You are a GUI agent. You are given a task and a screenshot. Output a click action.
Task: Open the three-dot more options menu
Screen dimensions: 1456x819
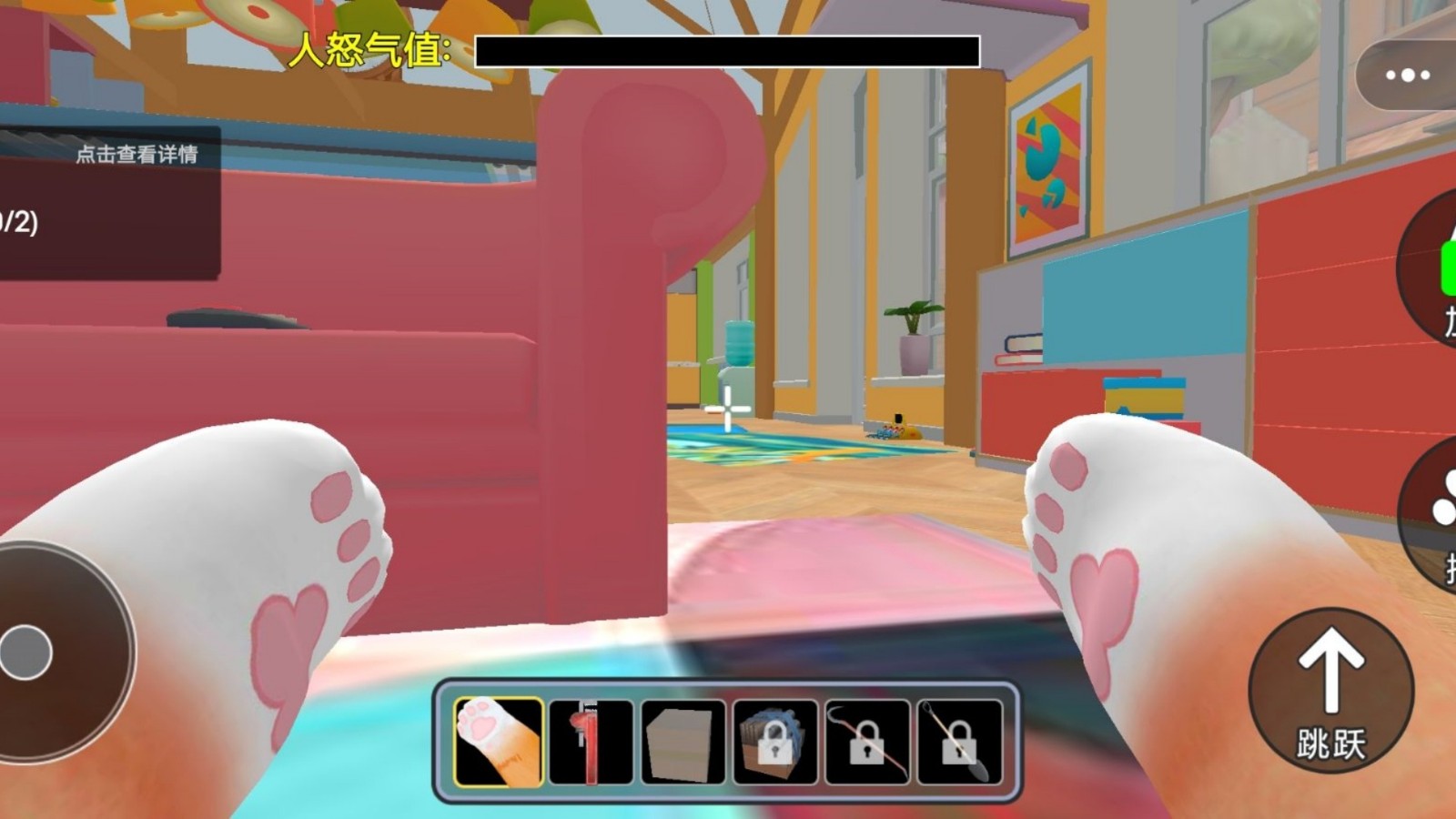tap(1407, 75)
